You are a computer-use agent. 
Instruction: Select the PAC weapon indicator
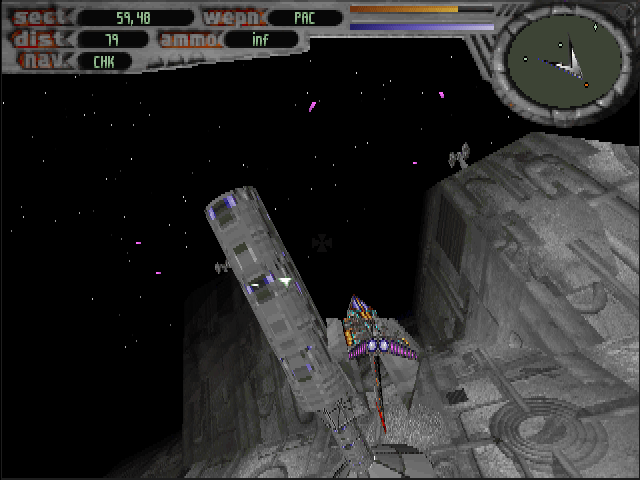304,17
